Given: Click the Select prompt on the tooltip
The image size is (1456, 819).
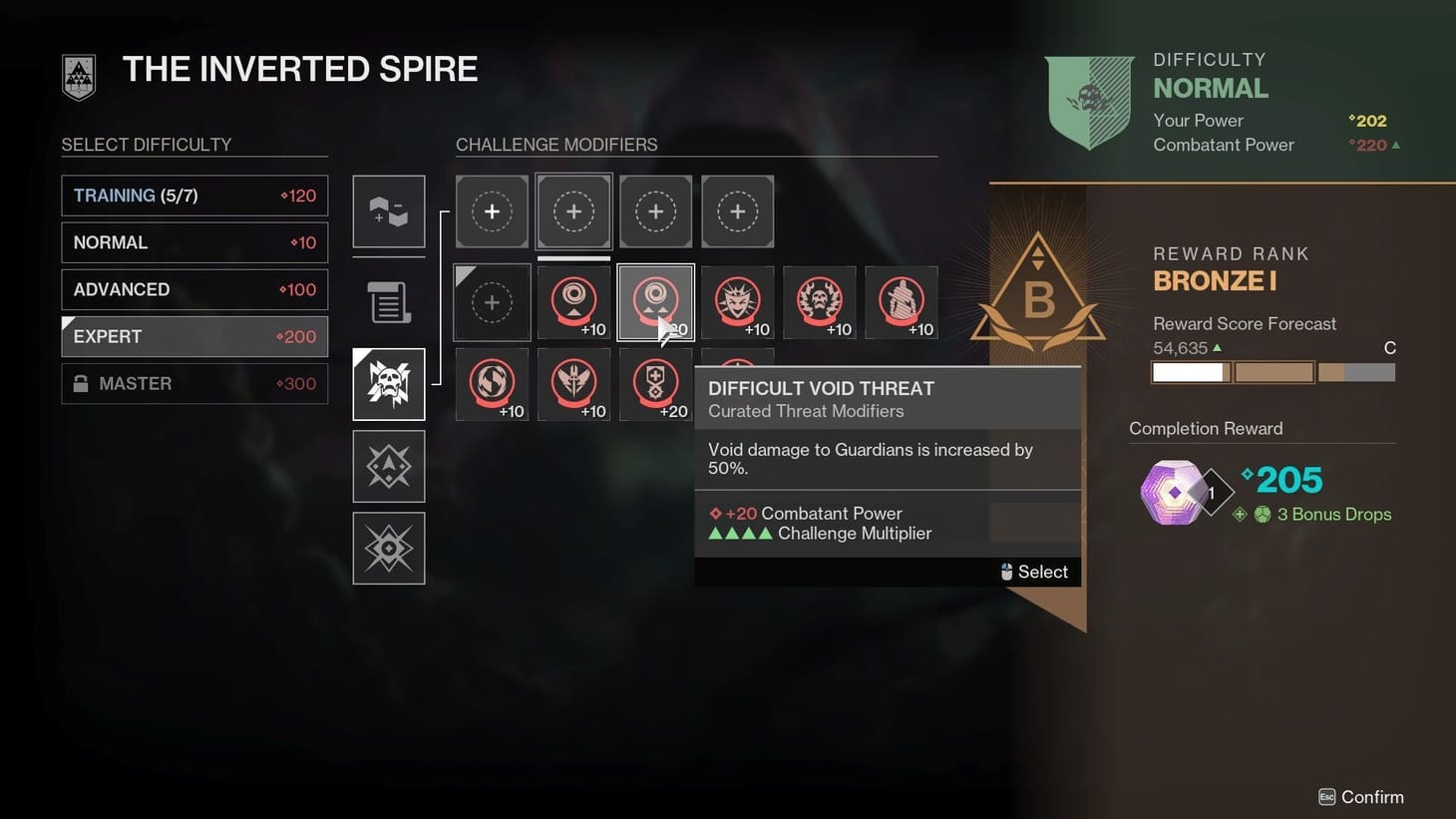Looking at the screenshot, I should (x=1036, y=571).
